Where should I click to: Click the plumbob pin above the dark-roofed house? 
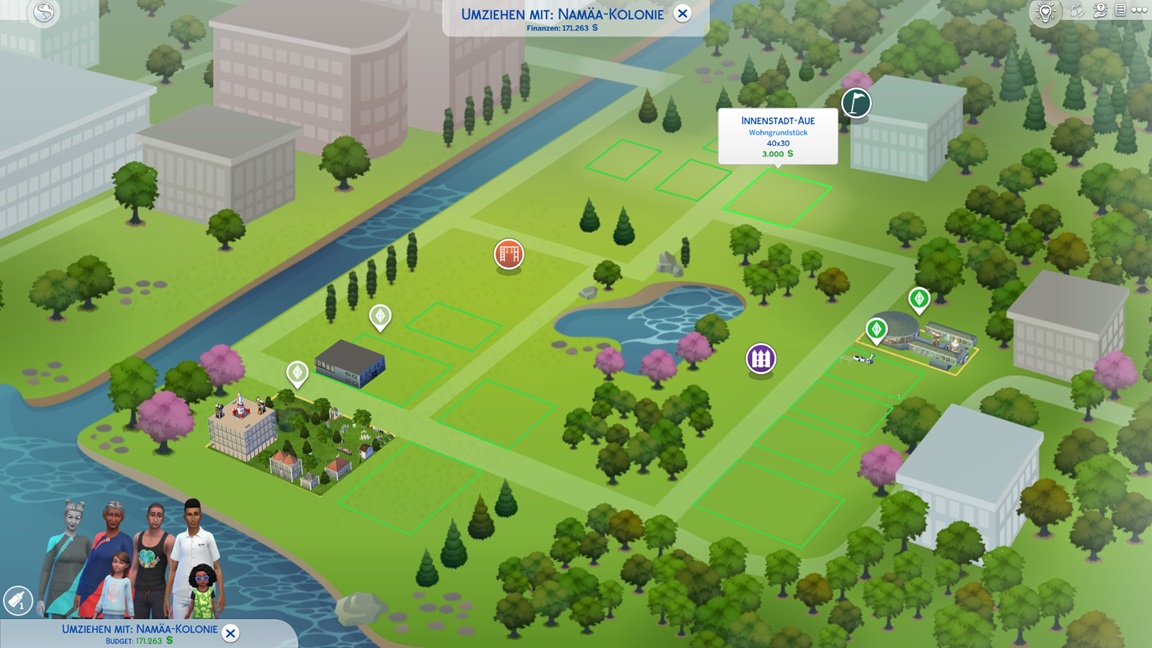(x=380, y=317)
